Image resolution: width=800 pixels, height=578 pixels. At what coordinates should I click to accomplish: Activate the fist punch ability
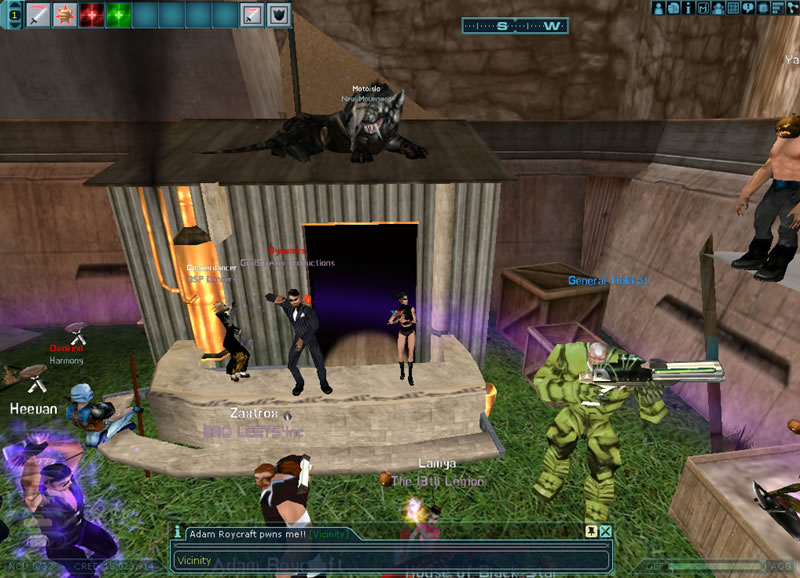65,15
